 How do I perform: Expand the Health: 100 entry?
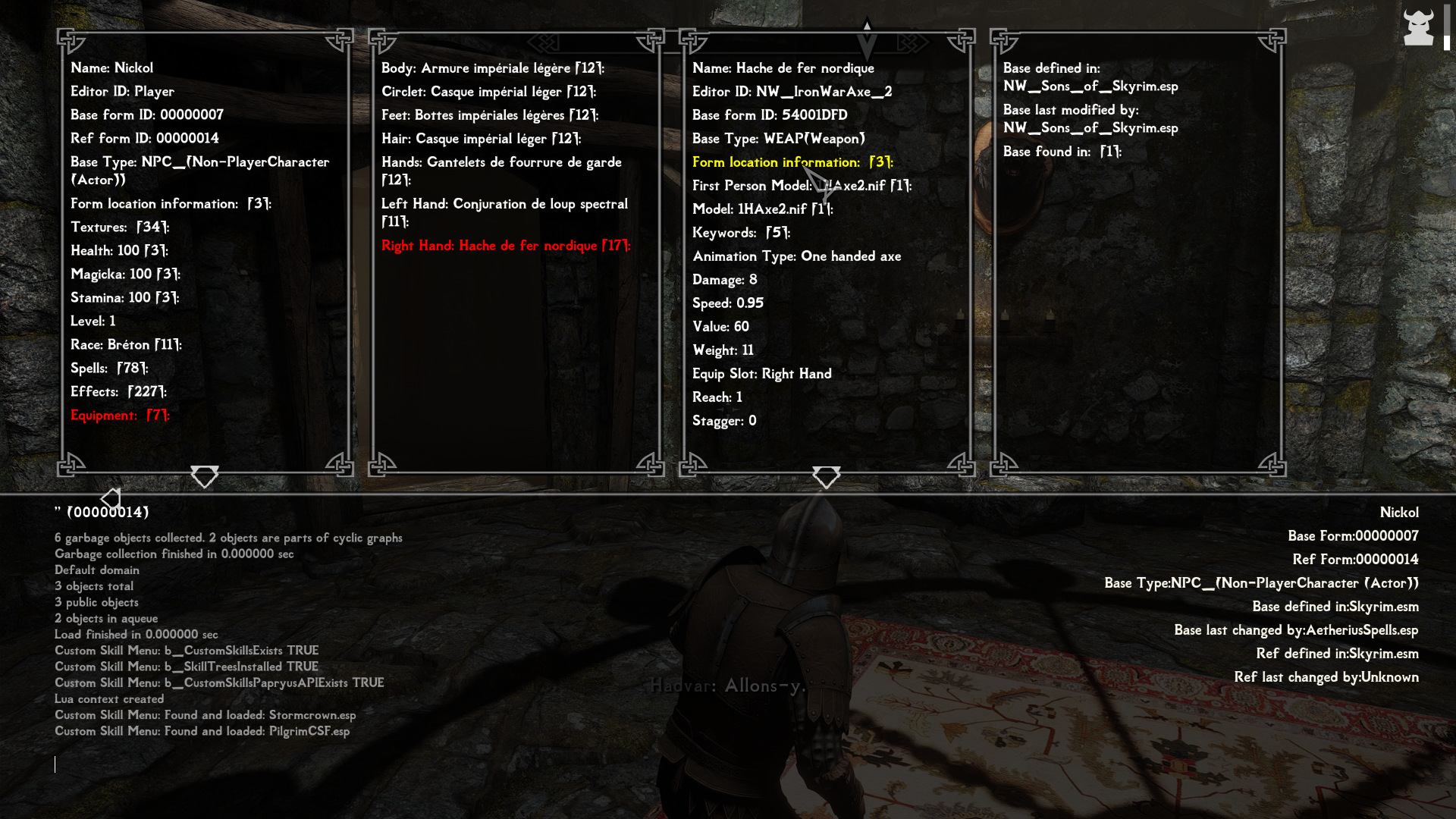click(x=119, y=251)
